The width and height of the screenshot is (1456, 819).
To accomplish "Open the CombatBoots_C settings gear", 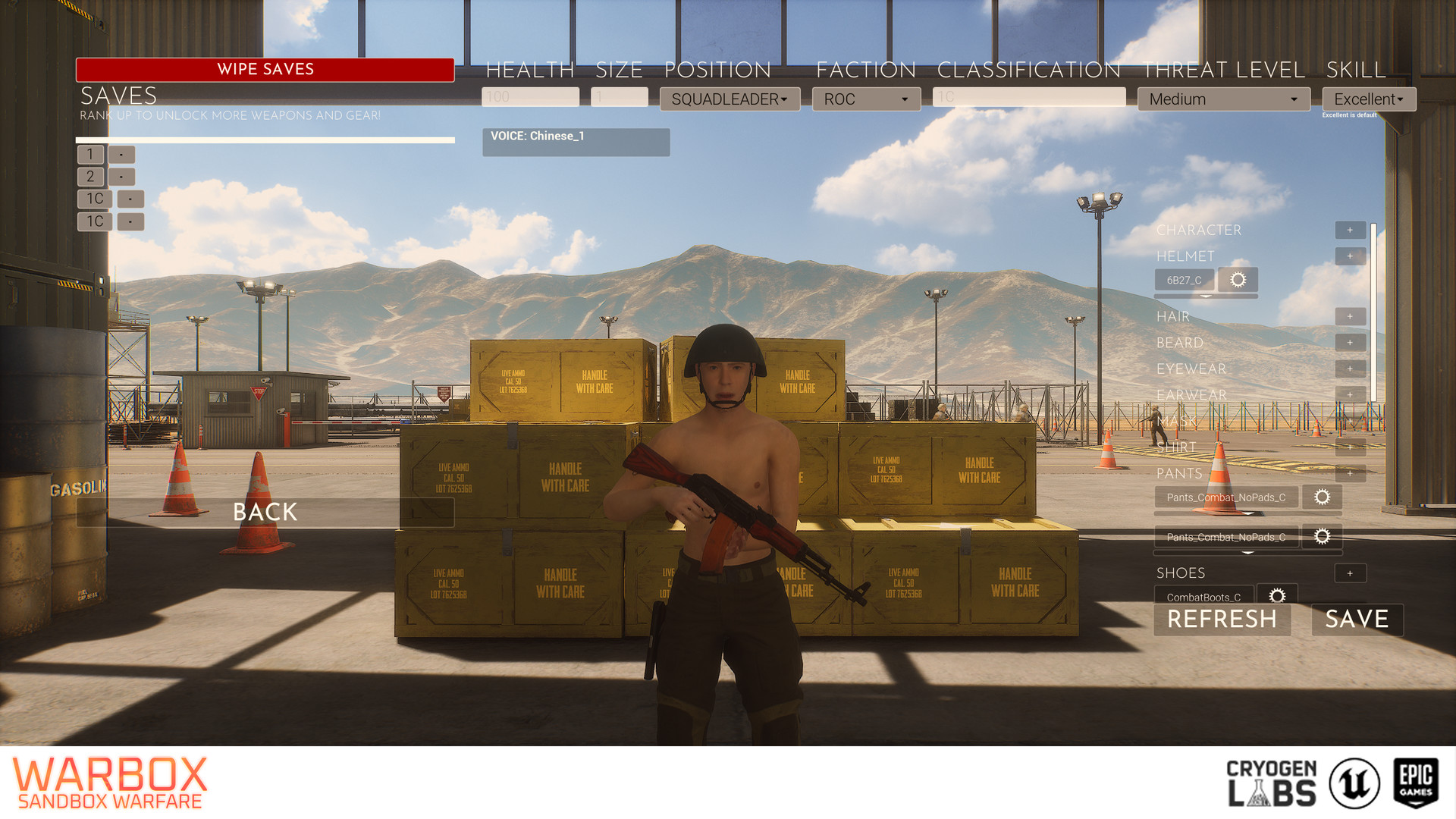I will (x=1278, y=595).
